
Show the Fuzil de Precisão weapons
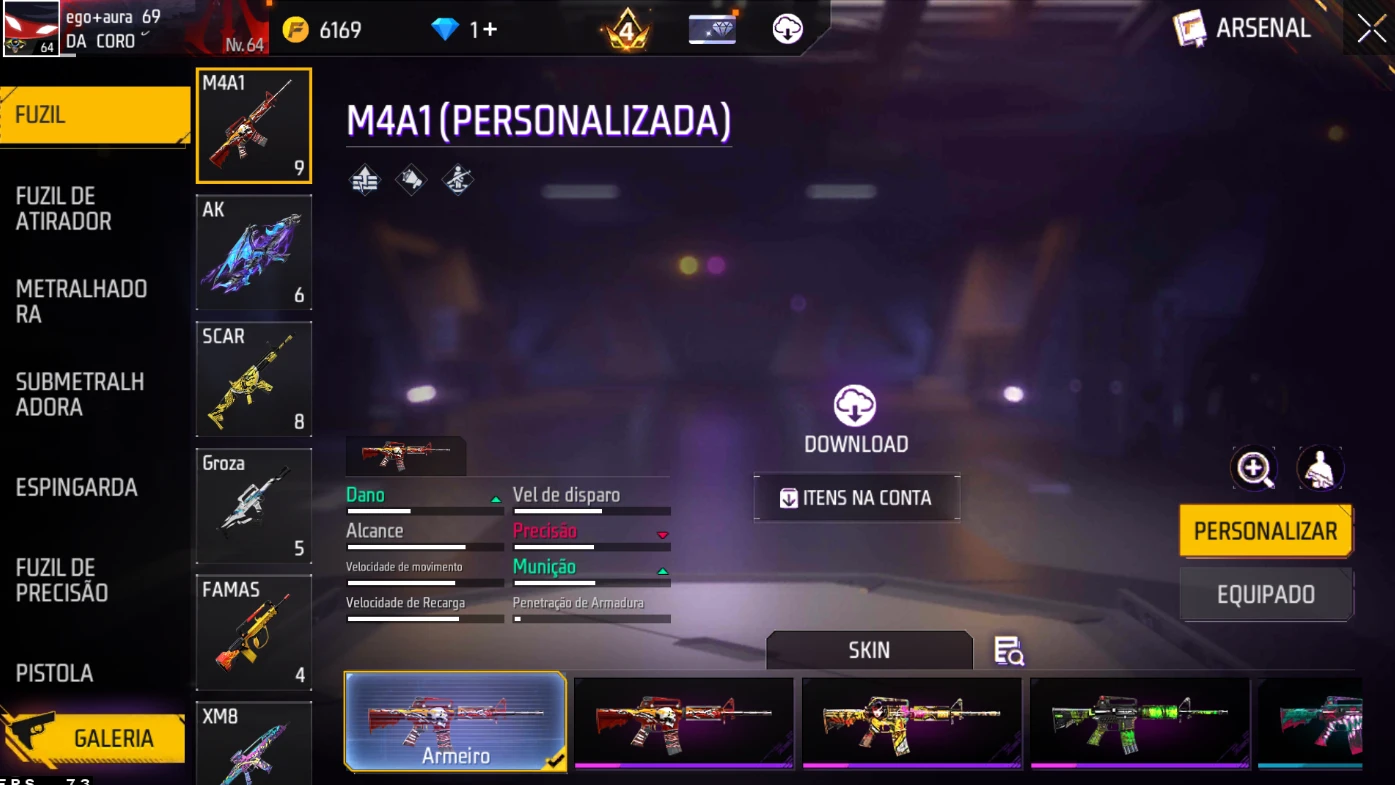pos(62,580)
